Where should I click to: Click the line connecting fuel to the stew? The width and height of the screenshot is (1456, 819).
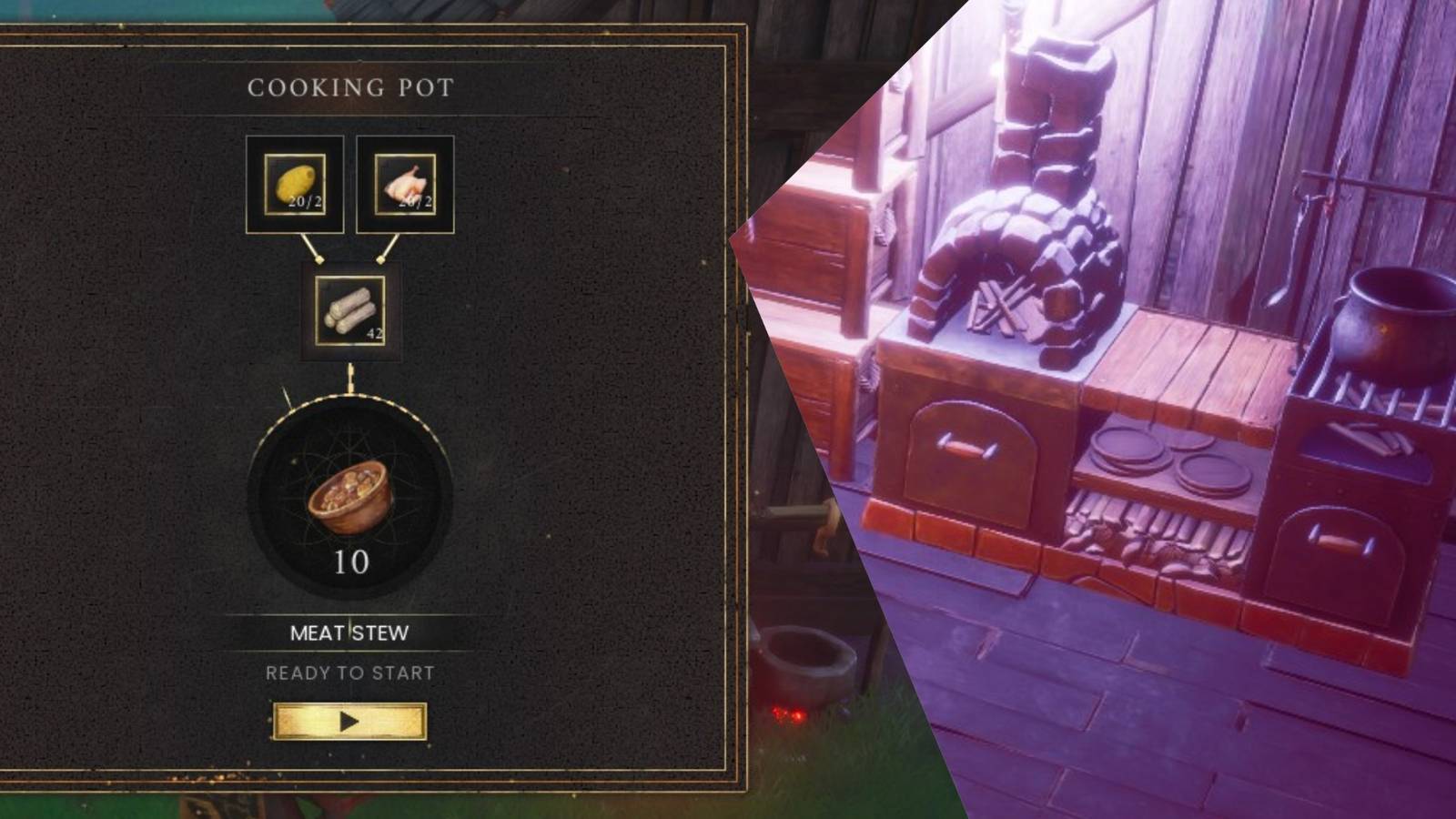point(350,373)
